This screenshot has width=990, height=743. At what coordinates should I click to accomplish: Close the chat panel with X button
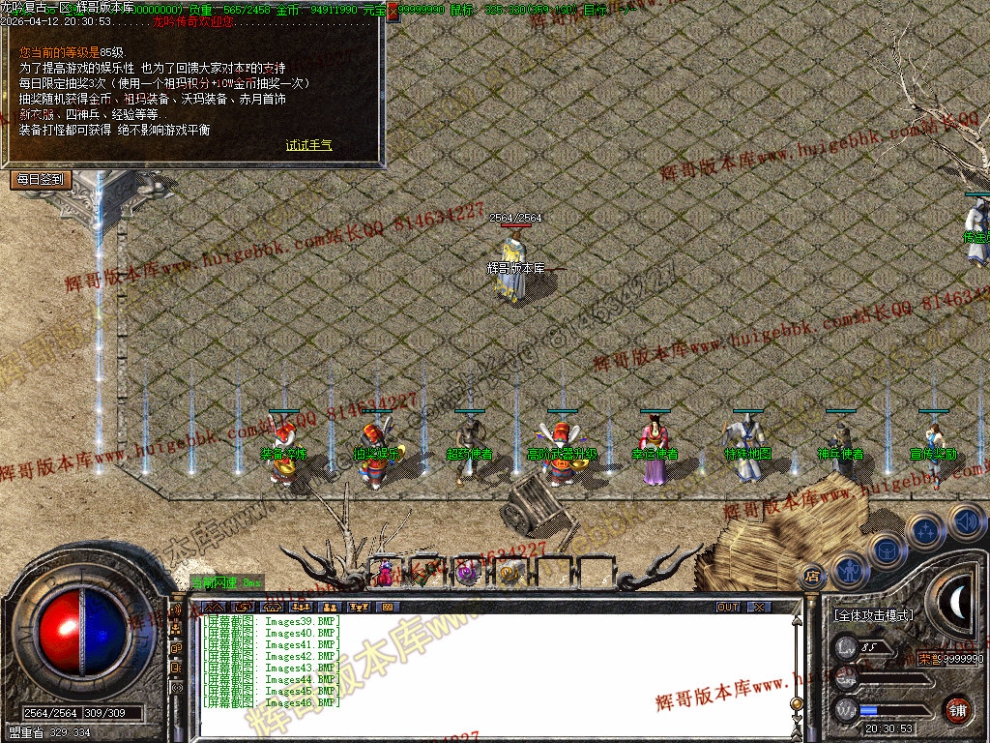pos(759,607)
